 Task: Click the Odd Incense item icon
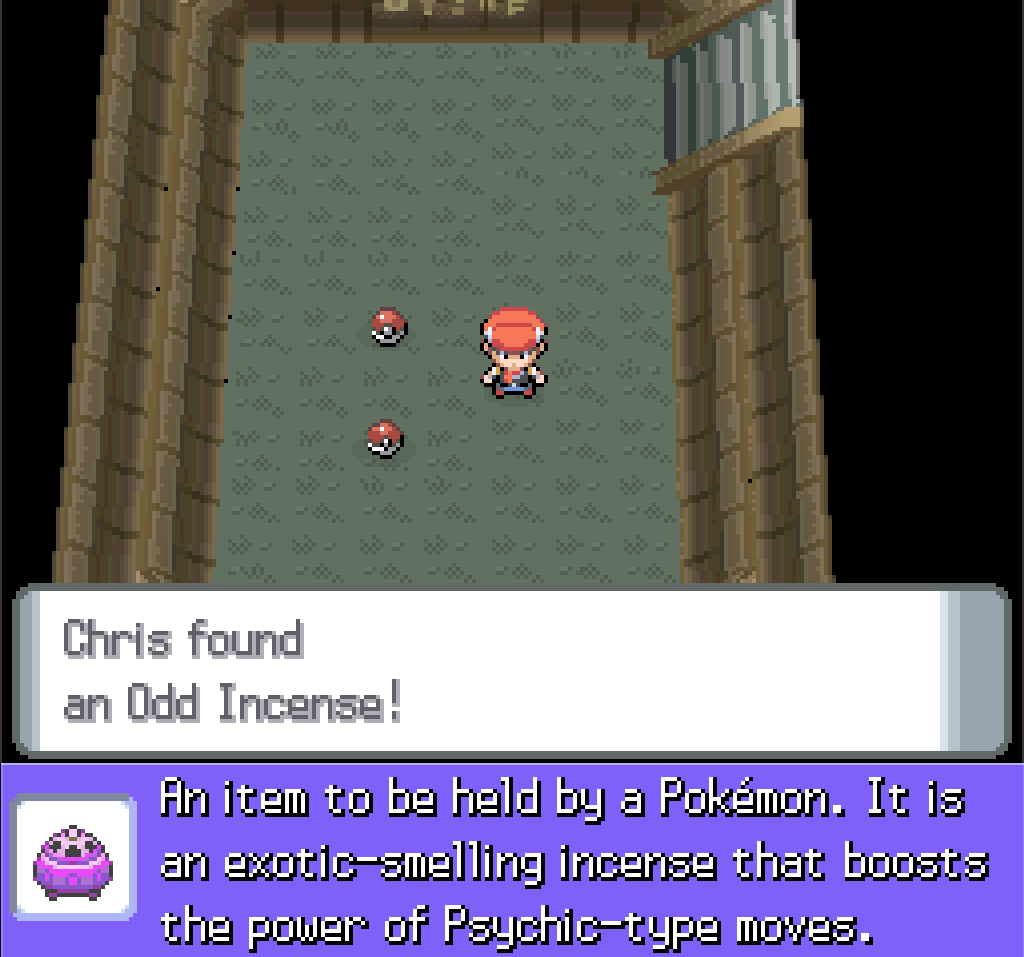73,857
